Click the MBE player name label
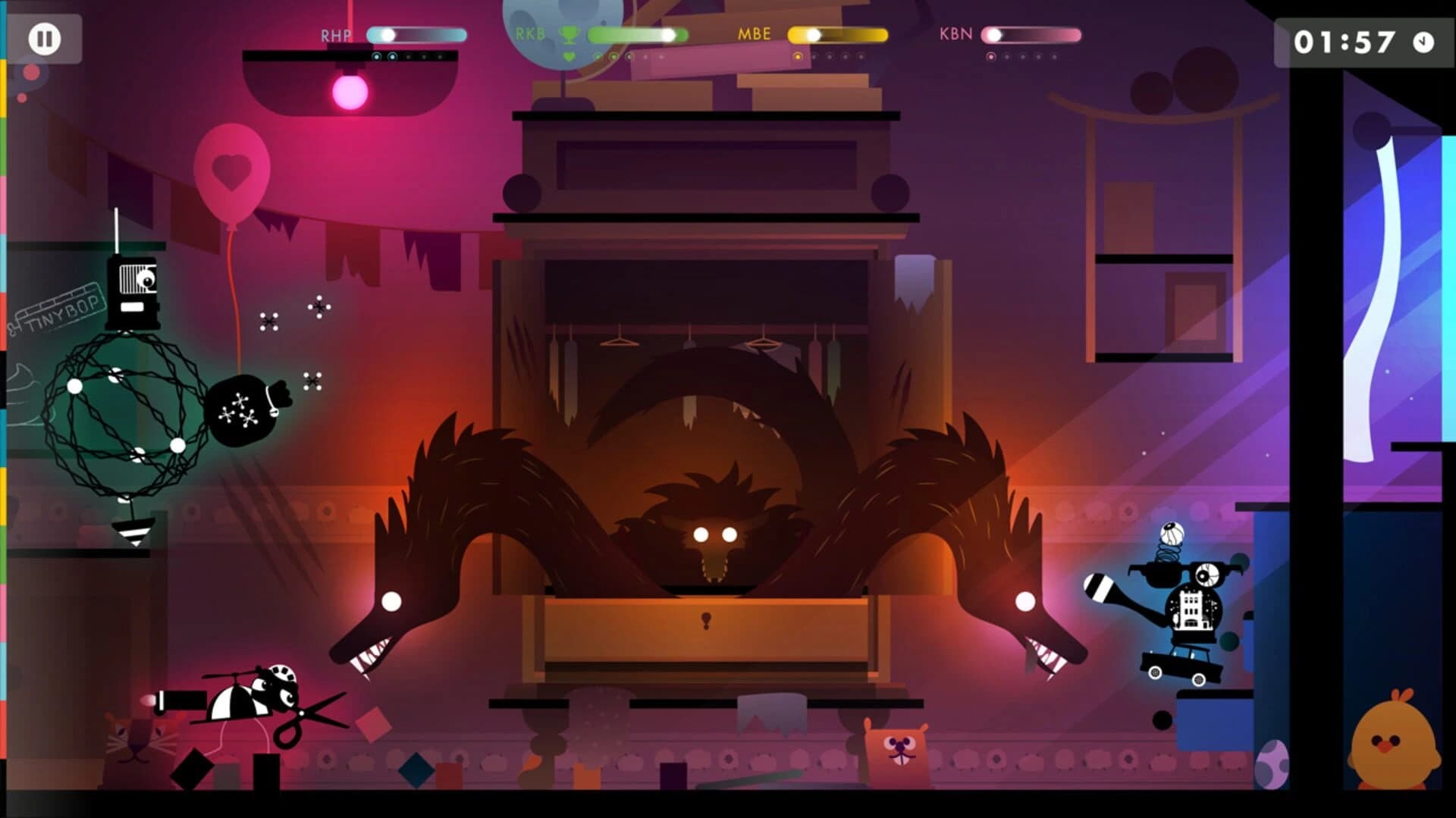 click(x=755, y=33)
